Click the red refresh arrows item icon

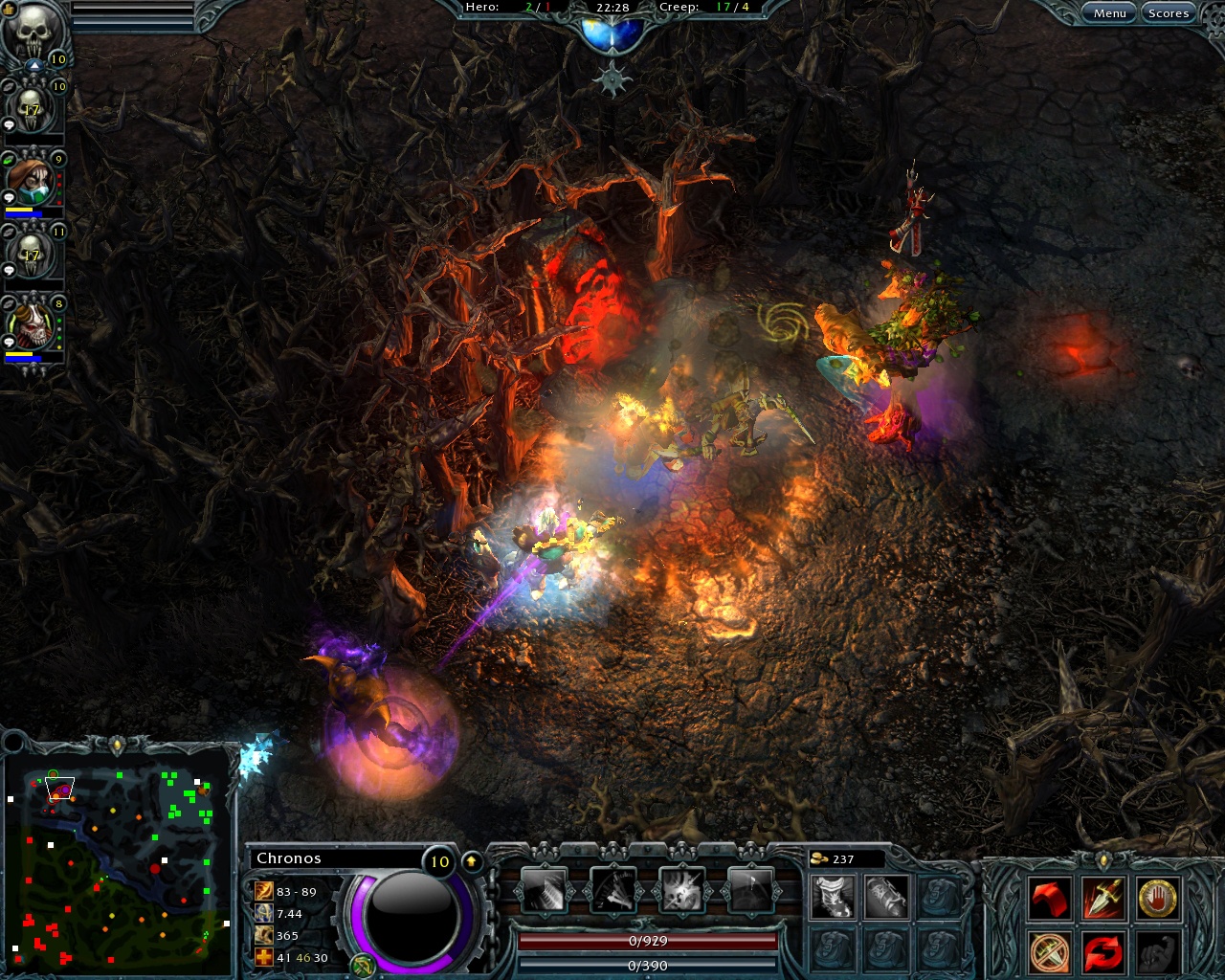pos(1102,954)
